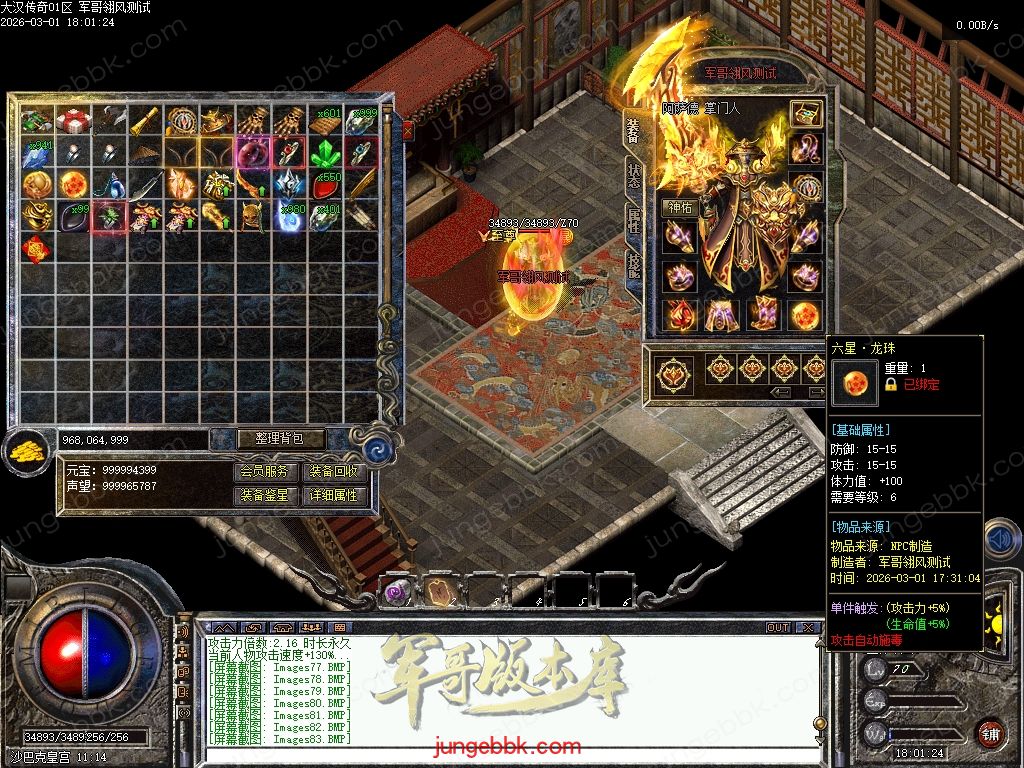Close the chat window with X
The image size is (1024, 768).
(807, 628)
